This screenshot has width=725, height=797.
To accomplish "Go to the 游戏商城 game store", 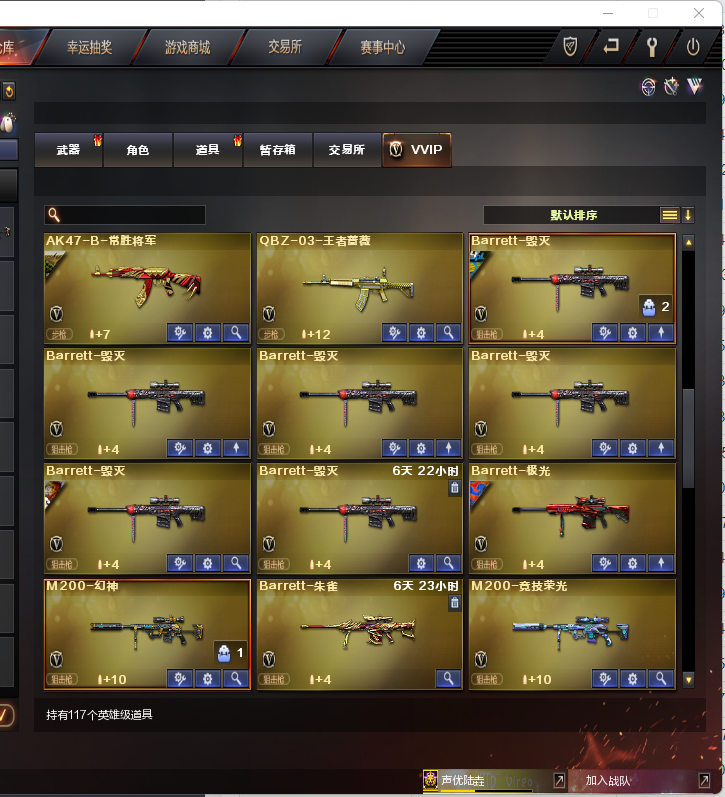I will tap(187, 47).
